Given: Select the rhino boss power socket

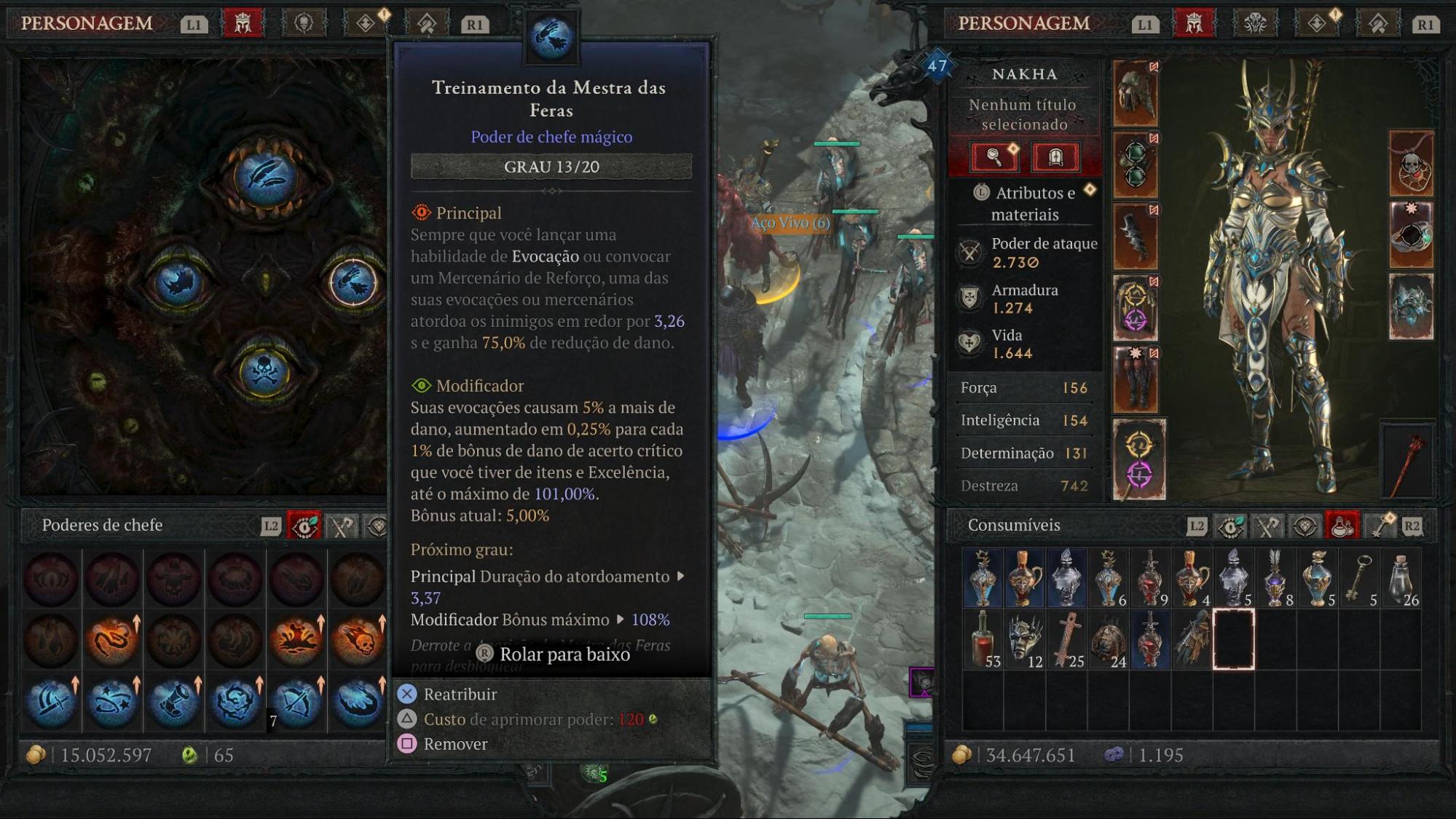Looking at the screenshot, I should click(177, 282).
